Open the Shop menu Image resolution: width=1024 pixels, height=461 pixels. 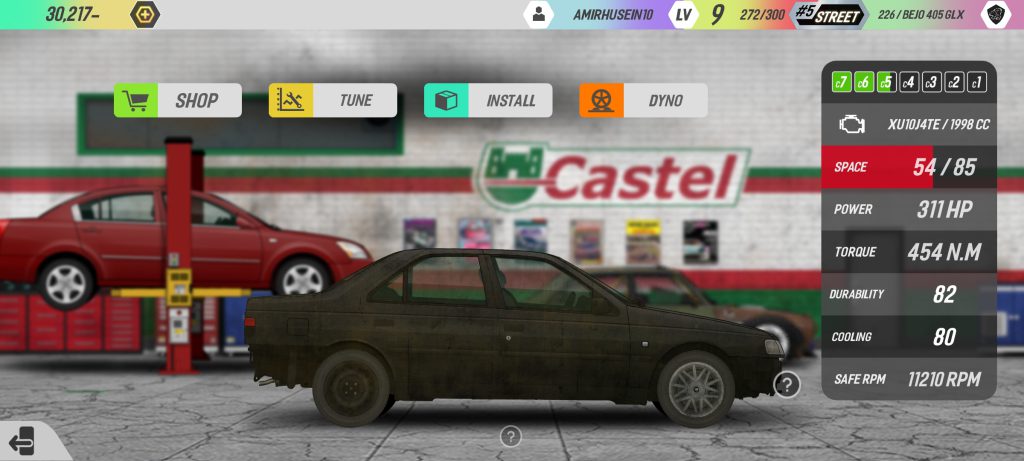pos(178,100)
